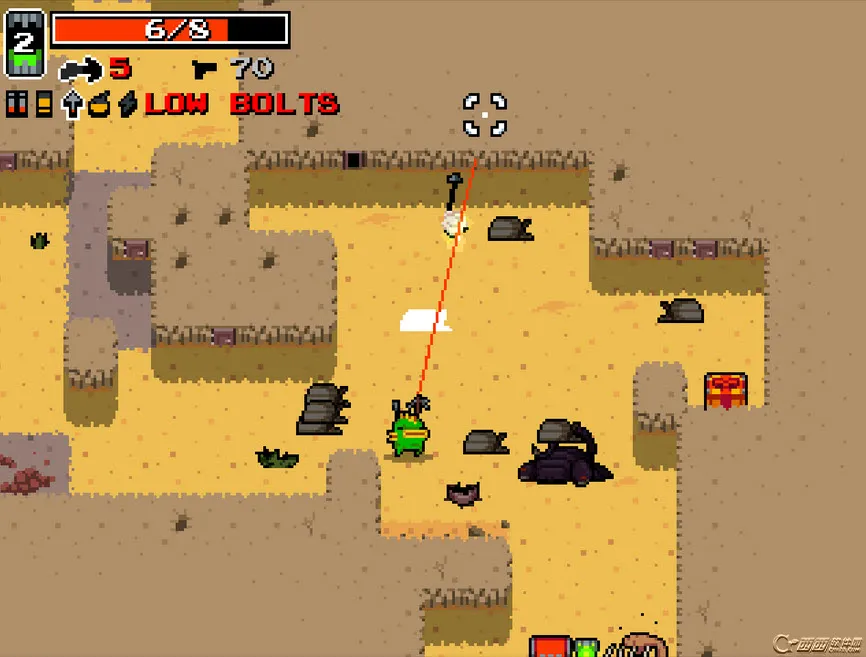
Task: Click the level 2 rads canister
Action: (25, 44)
